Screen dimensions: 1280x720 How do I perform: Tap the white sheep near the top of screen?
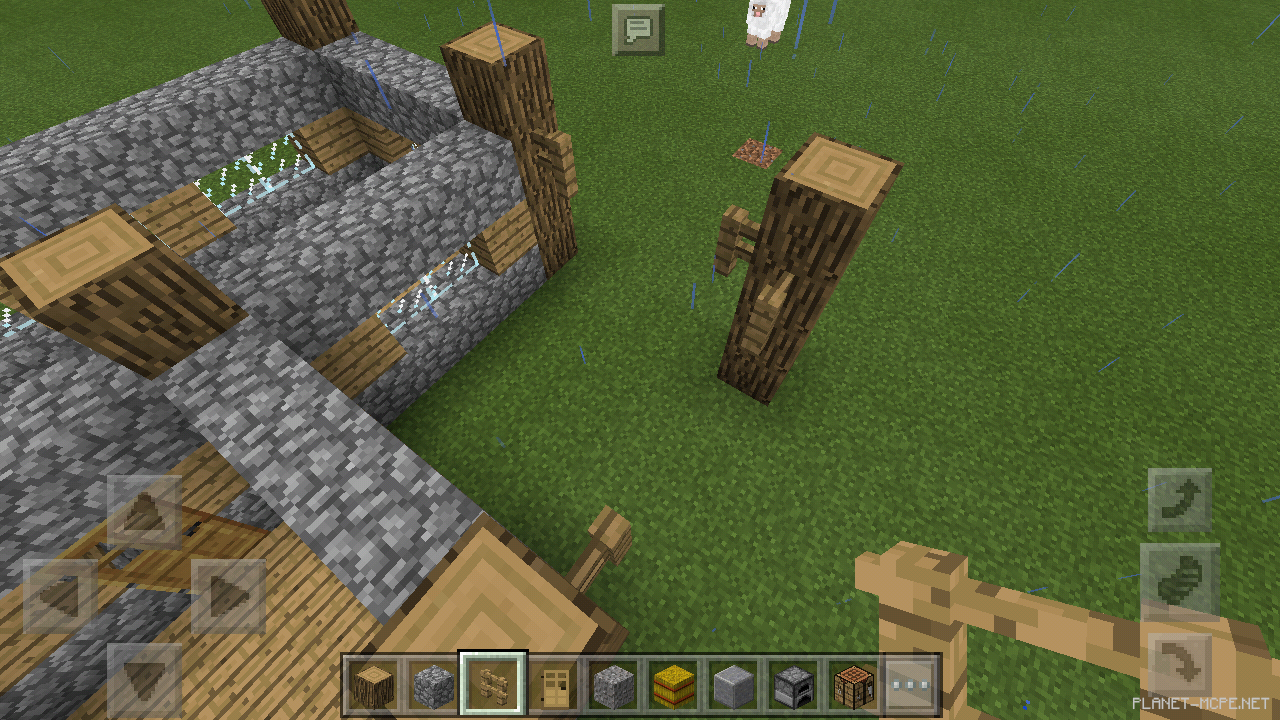(768, 20)
